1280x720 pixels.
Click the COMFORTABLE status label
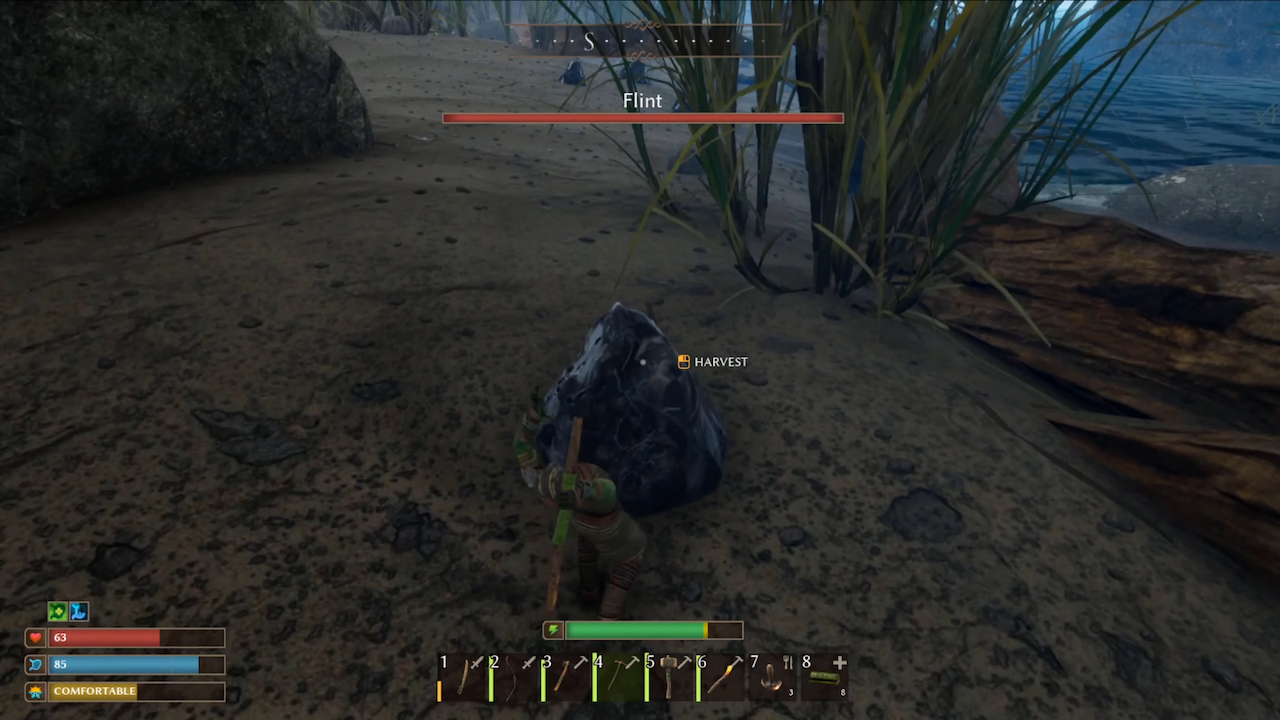(x=94, y=690)
